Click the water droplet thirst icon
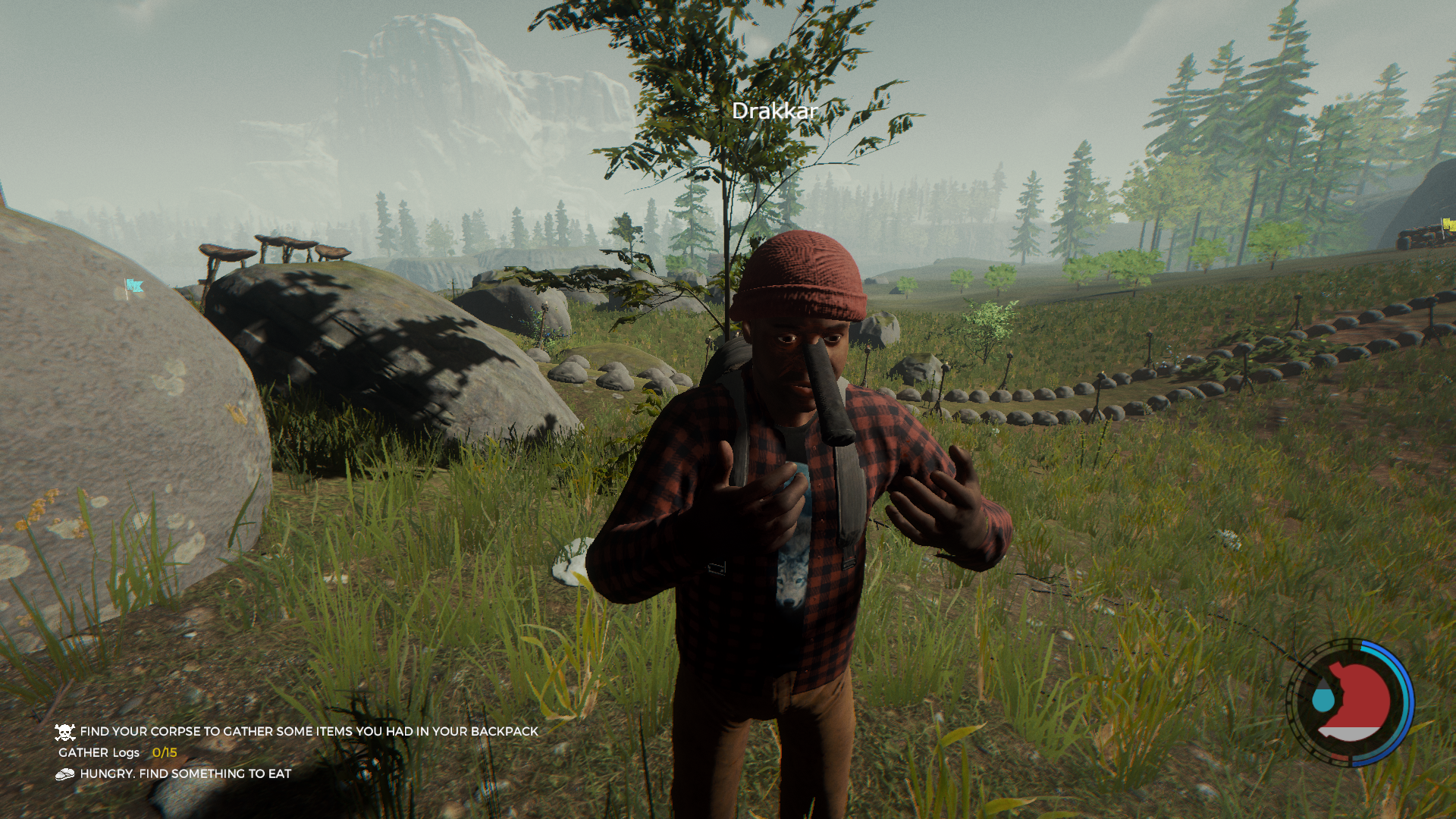1456x819 pixels. pyautogui.click(x=1323, y=698)
